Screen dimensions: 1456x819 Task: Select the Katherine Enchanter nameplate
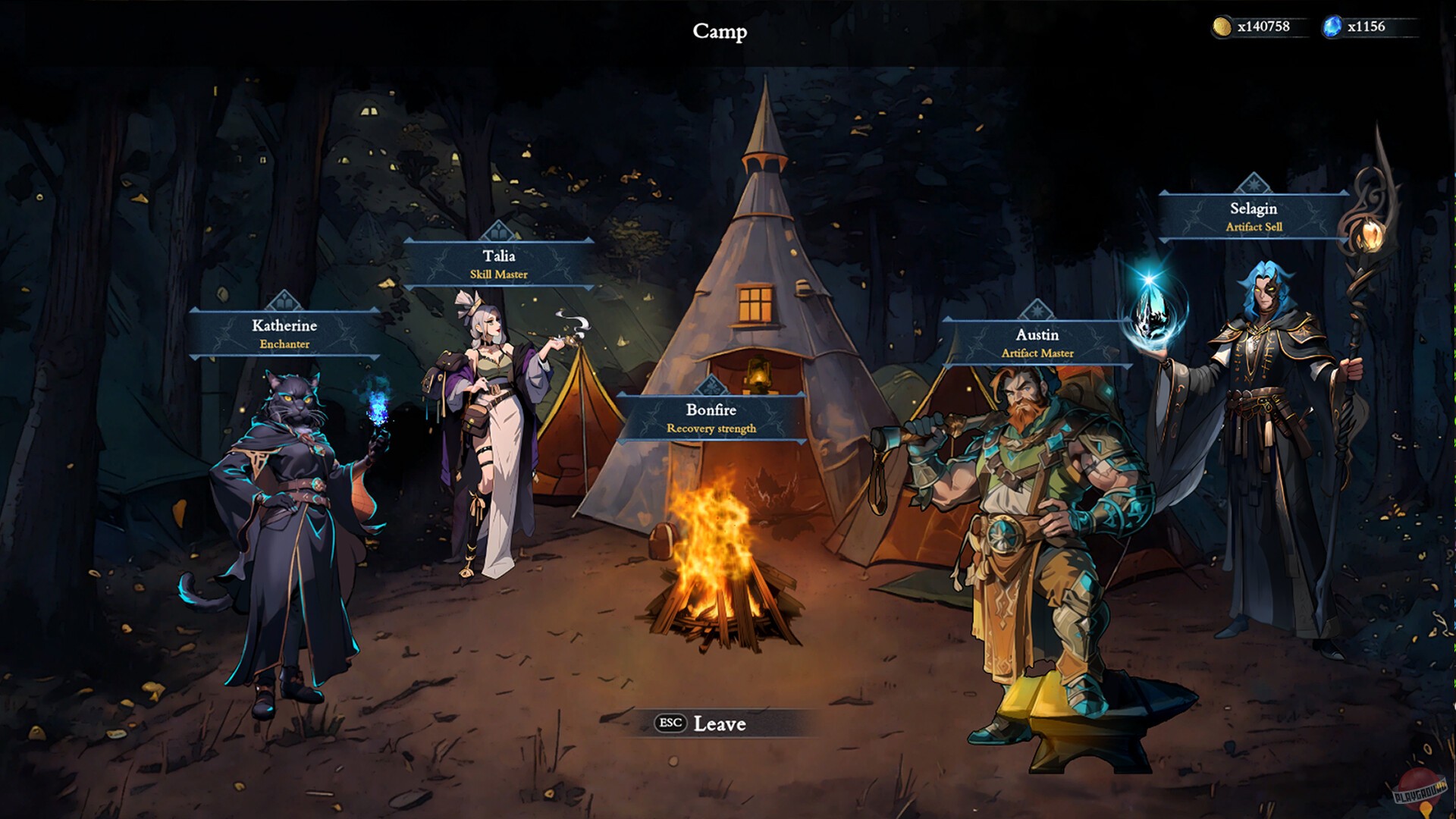click(284, 334)
